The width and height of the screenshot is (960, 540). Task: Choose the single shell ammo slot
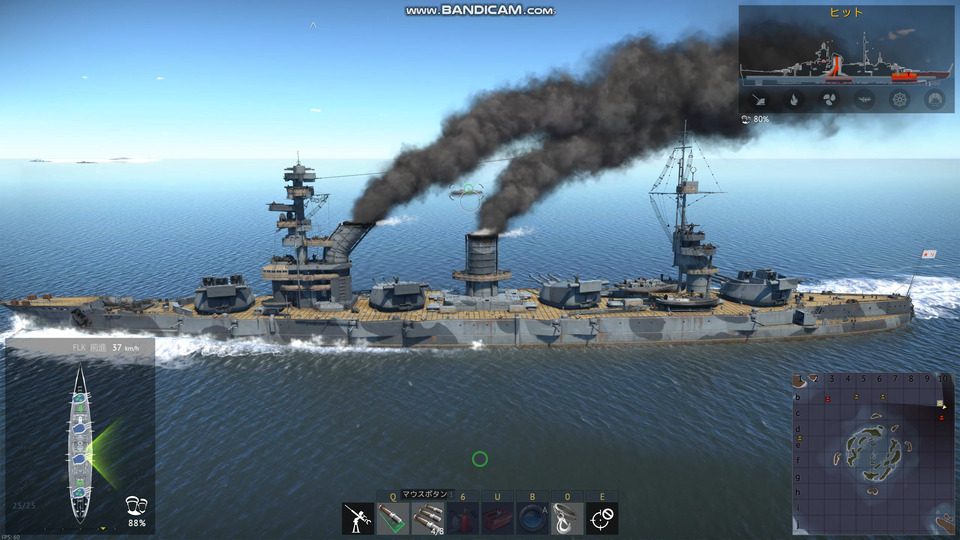tap(393, 518)
